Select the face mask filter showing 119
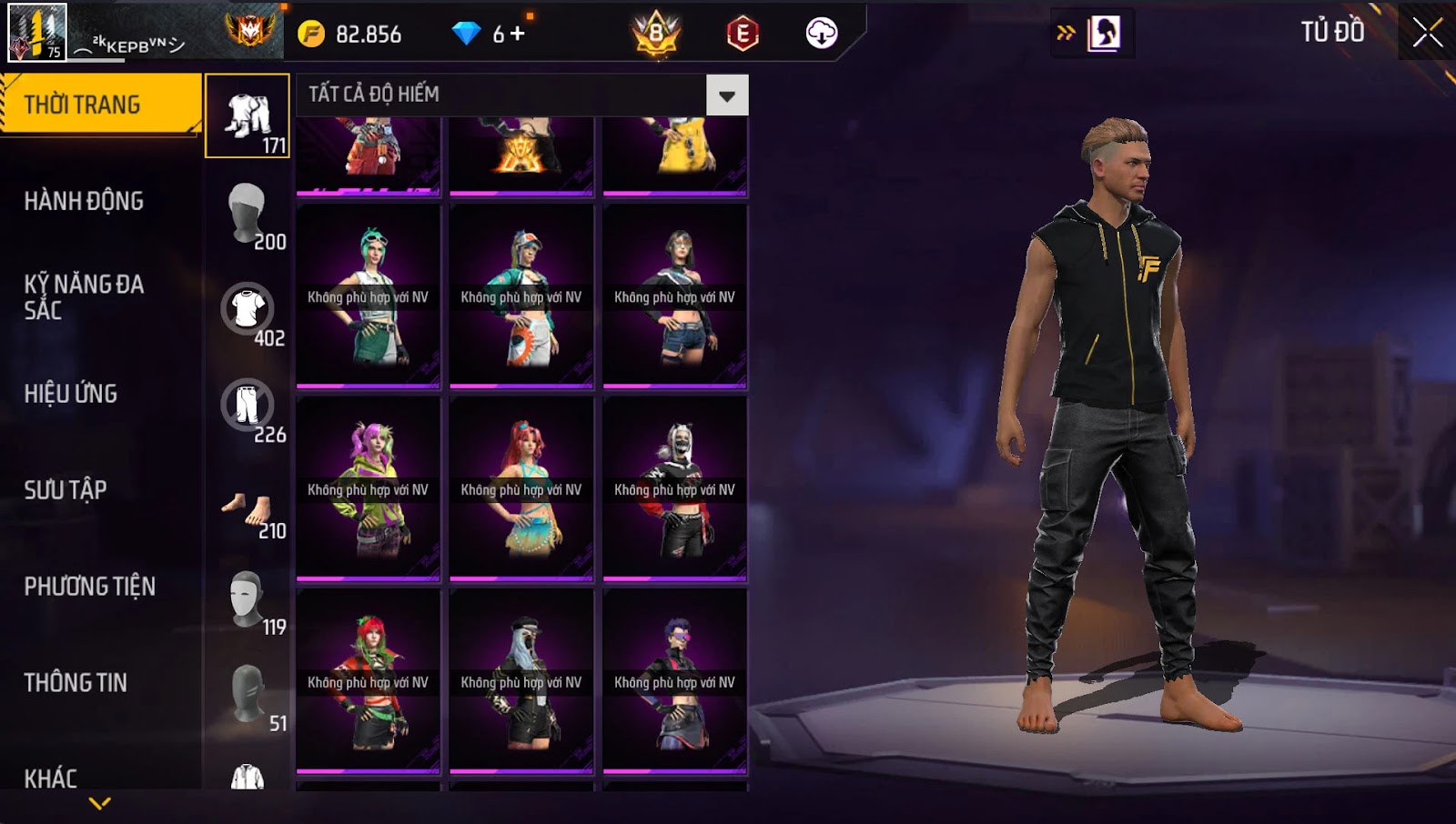The width and height of the screenshot is (1456, 824). point(248,600)
